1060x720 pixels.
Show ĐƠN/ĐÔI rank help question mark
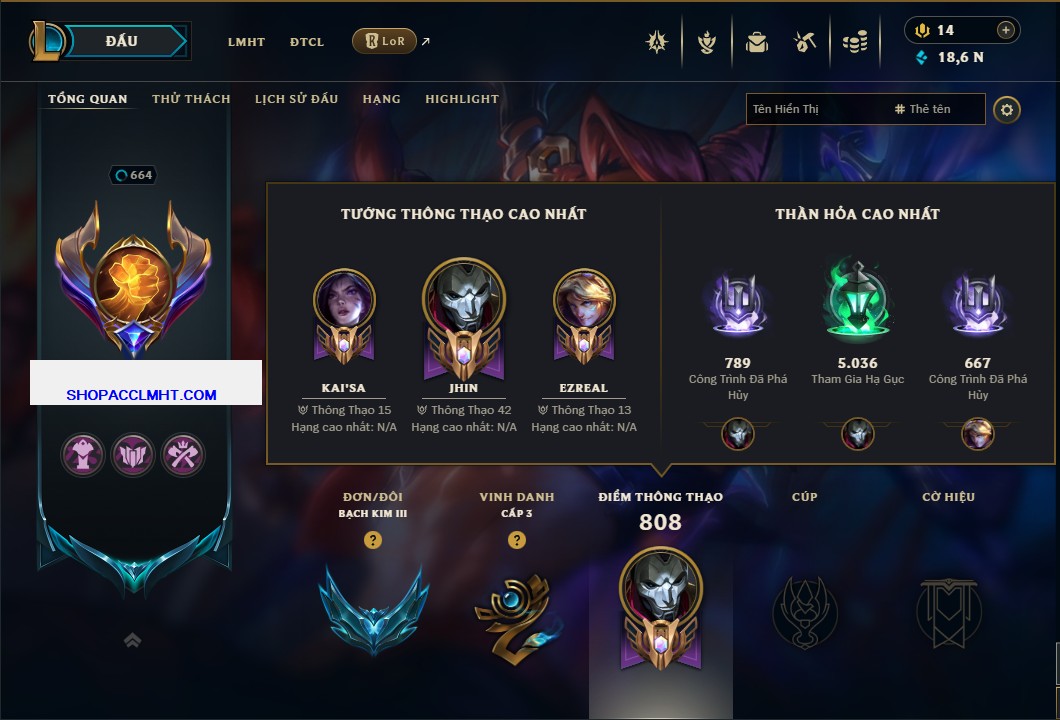click(373, 540)
